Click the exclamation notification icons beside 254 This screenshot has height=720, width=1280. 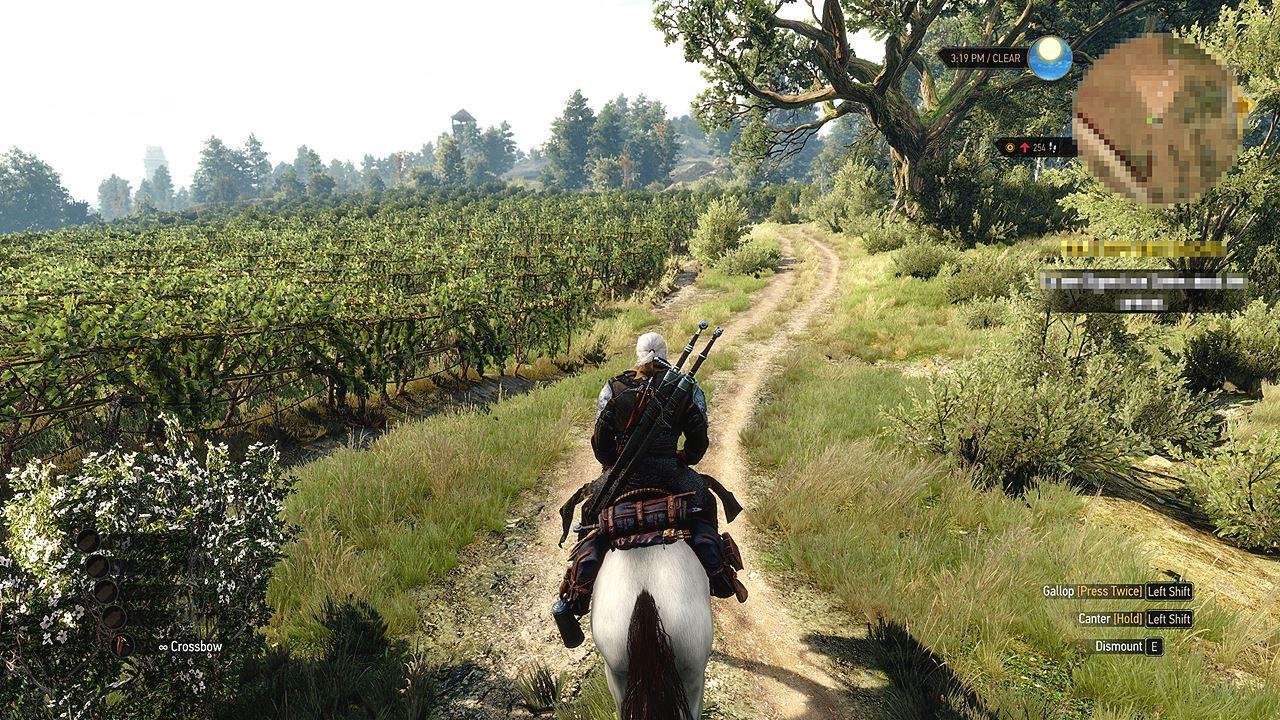pos(1052,147)
